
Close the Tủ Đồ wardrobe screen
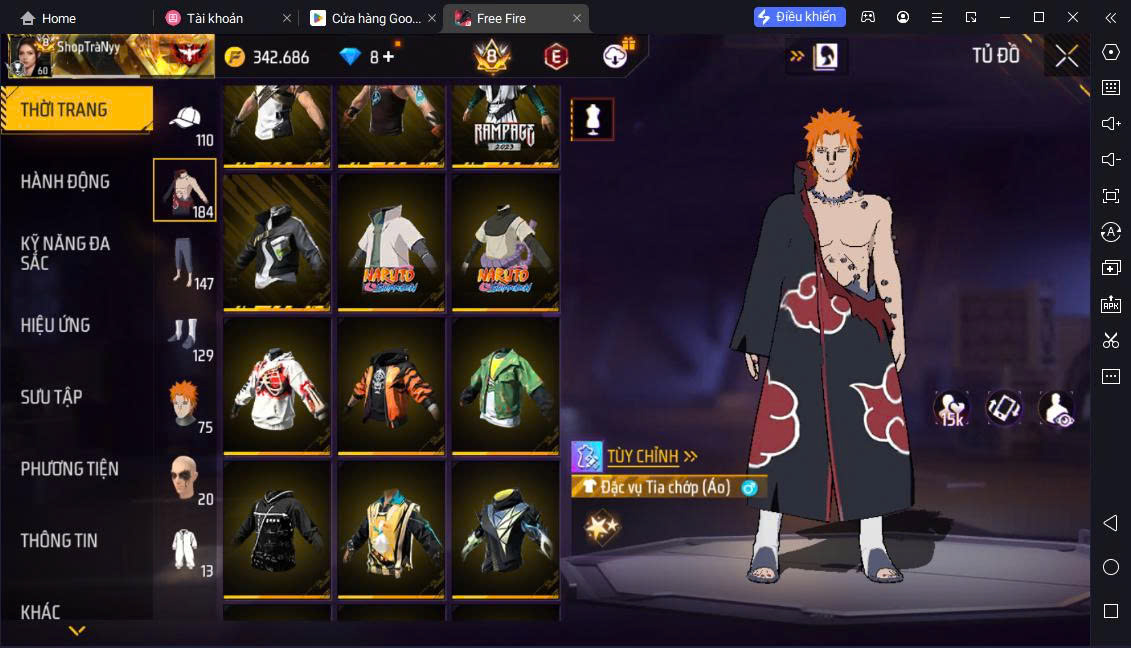pos(1066,56)
